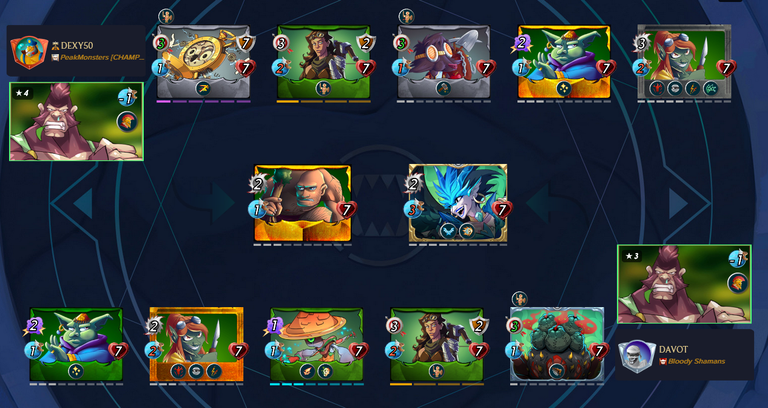This screenshot has height=408, width=768.
Task: Select the mushroom-hat creature card
Action: [317, 346]
